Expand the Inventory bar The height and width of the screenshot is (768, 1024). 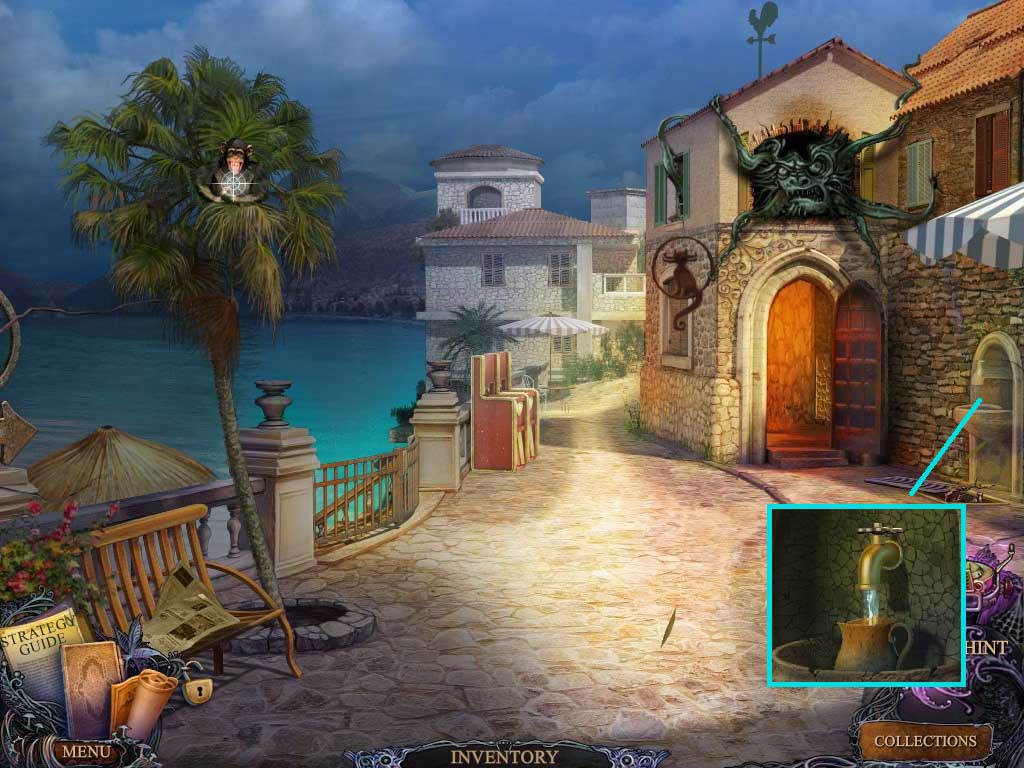pos(504,757)
